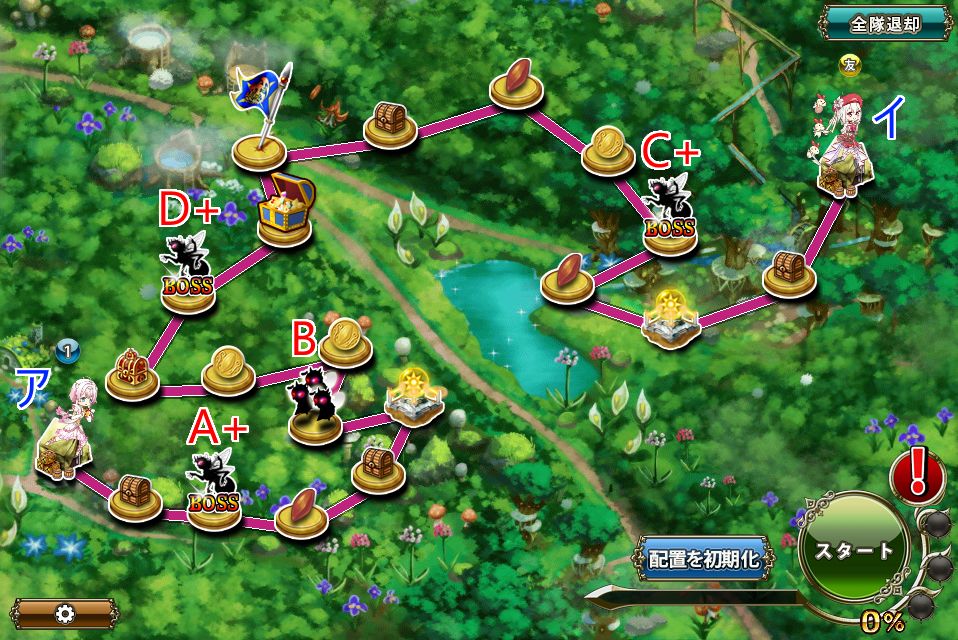Start the stage with the スタート button

point(853,551)
